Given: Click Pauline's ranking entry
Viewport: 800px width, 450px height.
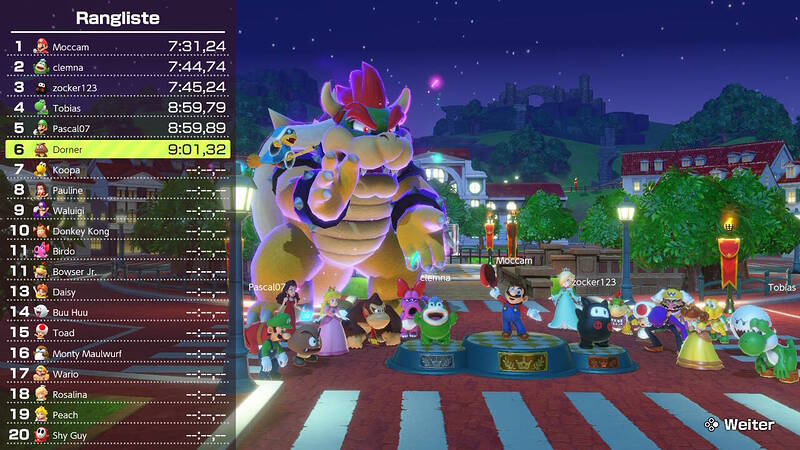Looking at the screenshot, I should (118, 190).
